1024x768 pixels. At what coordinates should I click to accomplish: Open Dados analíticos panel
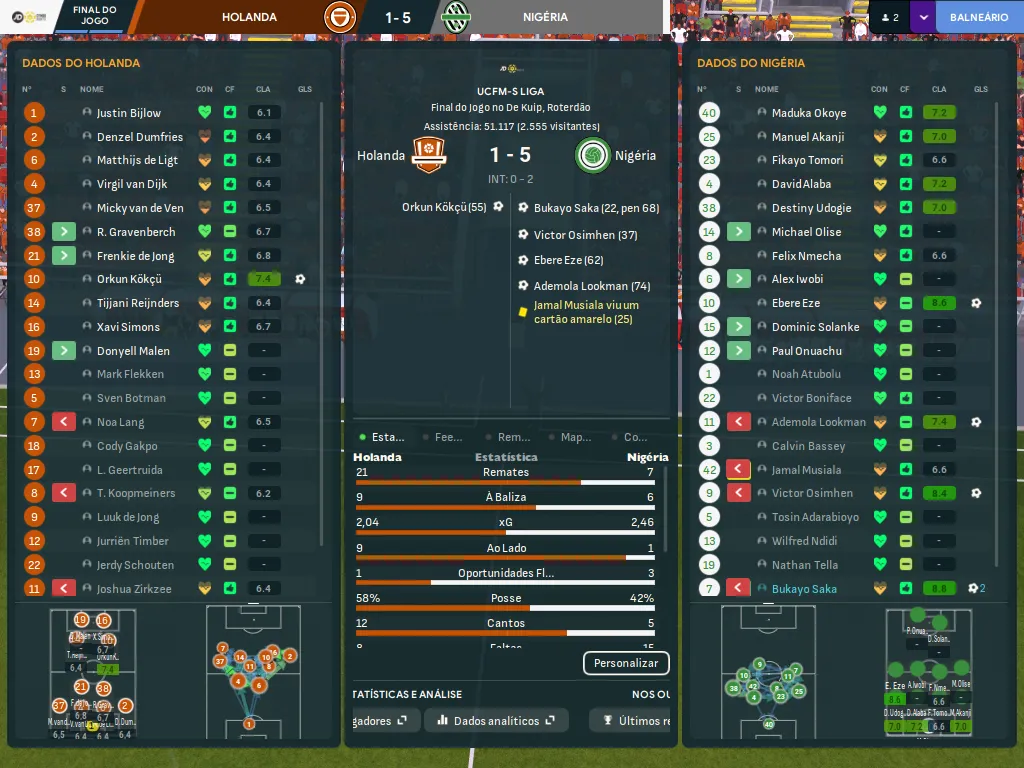coord(496,720)
